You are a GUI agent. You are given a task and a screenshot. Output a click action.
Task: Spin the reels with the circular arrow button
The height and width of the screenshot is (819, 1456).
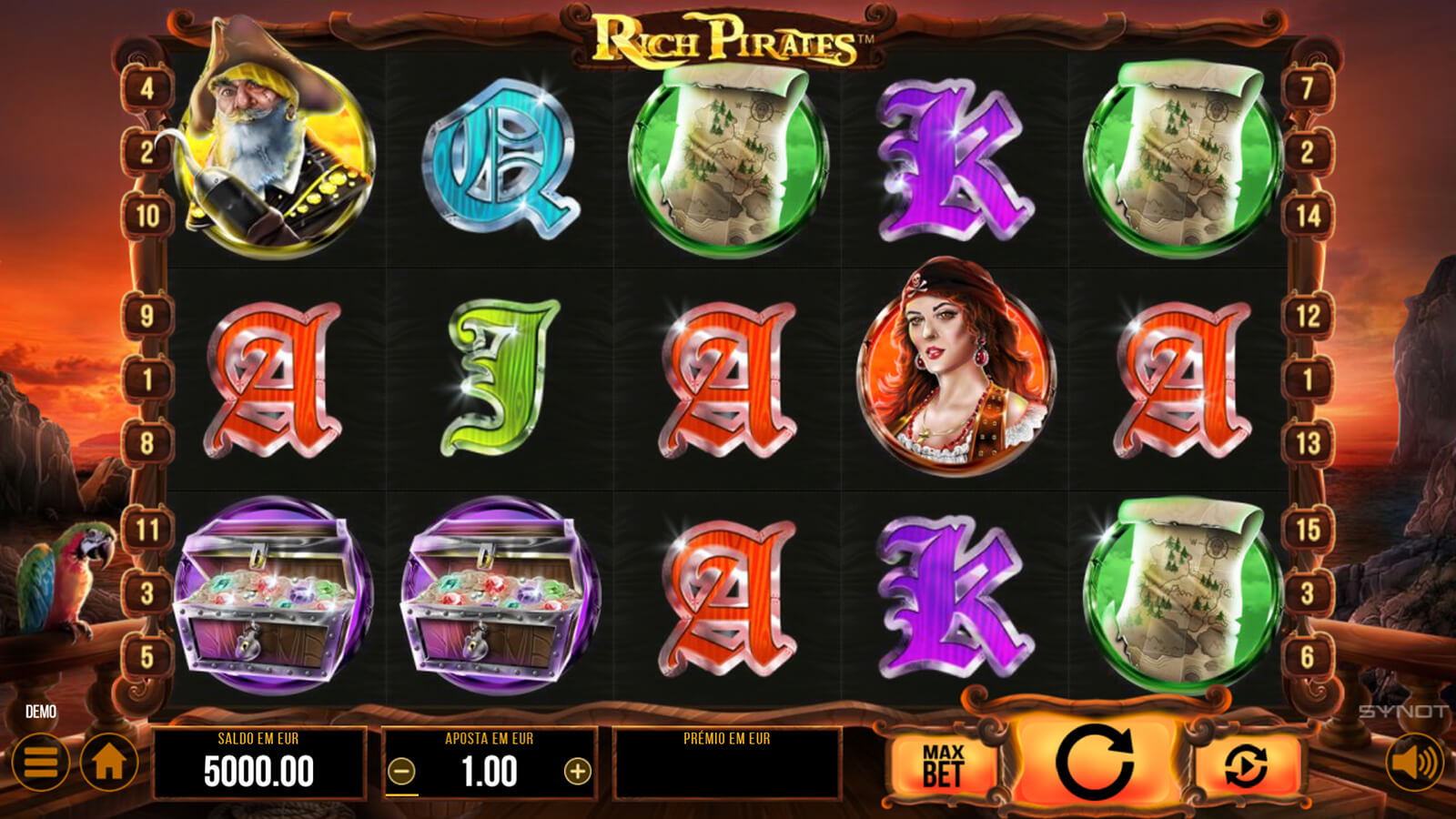pyautogui.click(x=1094, y=763)
